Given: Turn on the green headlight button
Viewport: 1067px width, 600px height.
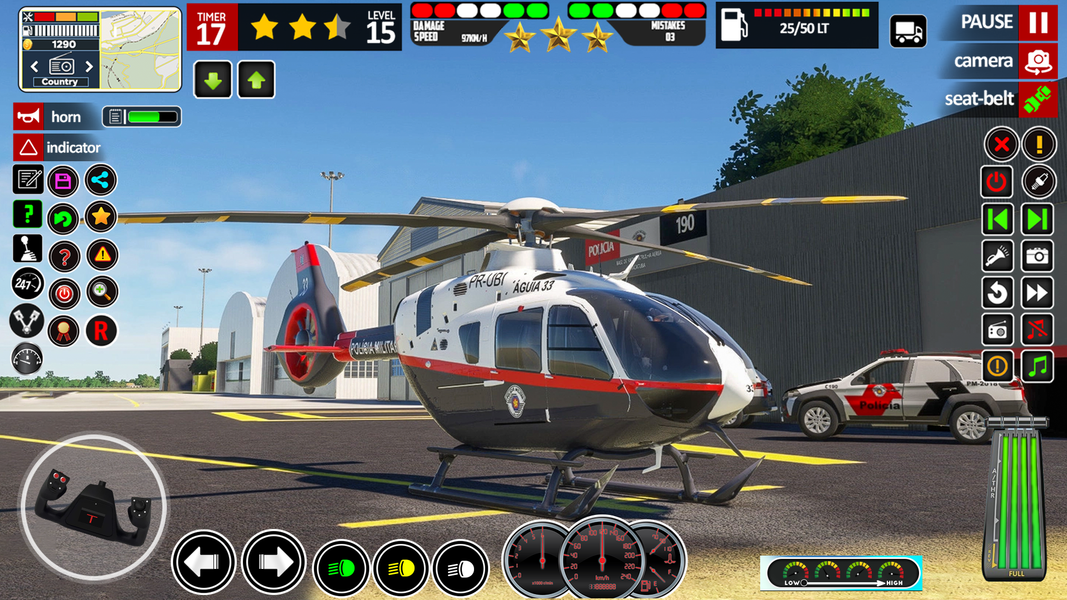Looking at the screenshot, I should (x=340, y=567).
